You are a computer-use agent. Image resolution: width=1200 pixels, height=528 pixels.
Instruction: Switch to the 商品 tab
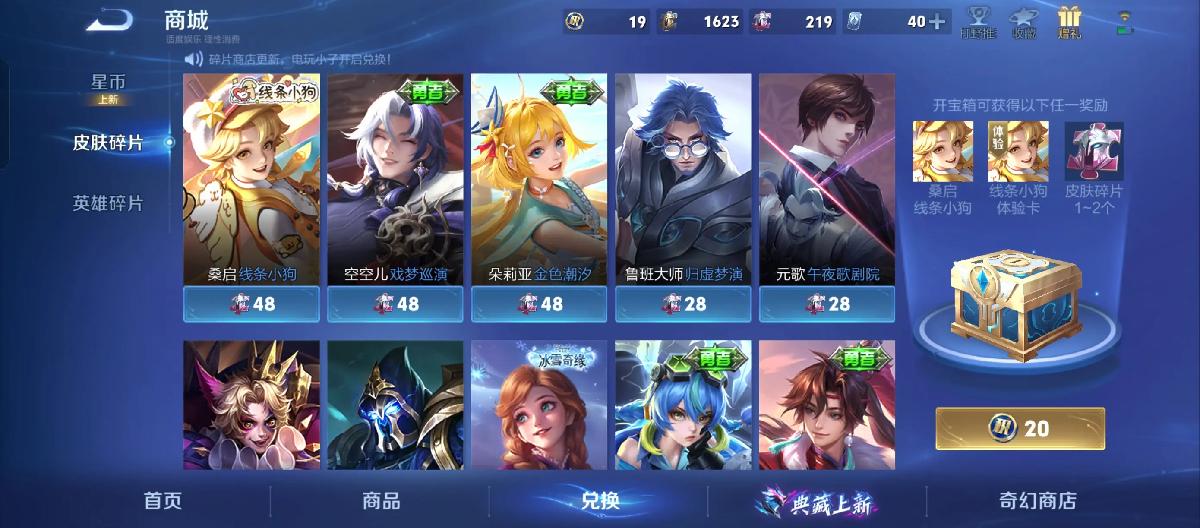click(x=381, y=501)
